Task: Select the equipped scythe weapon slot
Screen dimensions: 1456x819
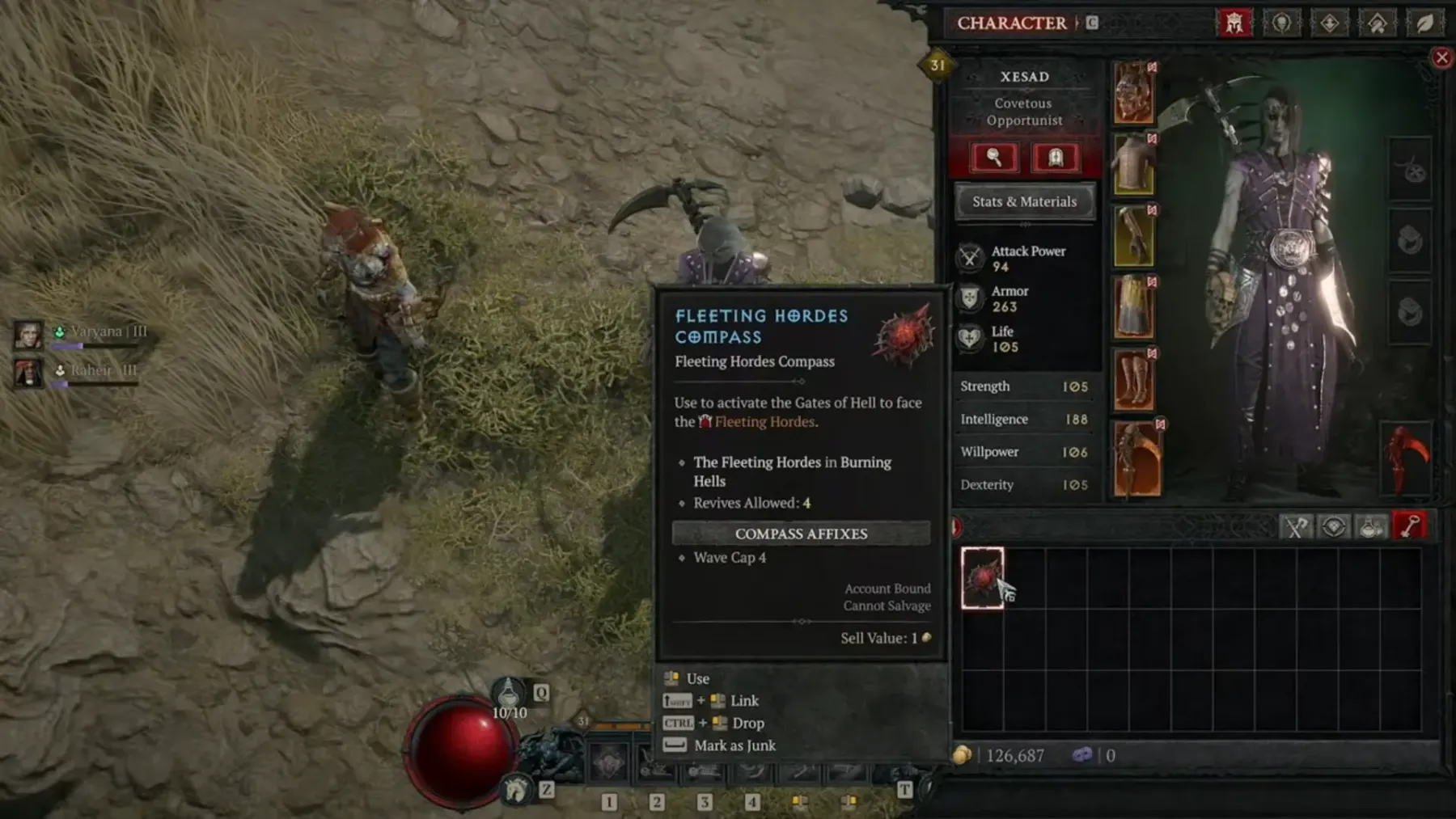Action: pos(1137,458)
